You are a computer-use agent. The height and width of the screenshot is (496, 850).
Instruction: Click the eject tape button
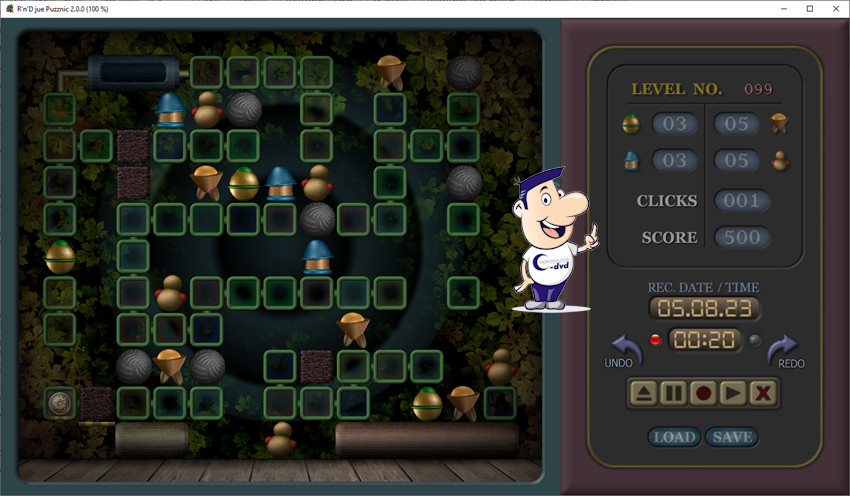point(643,393)
